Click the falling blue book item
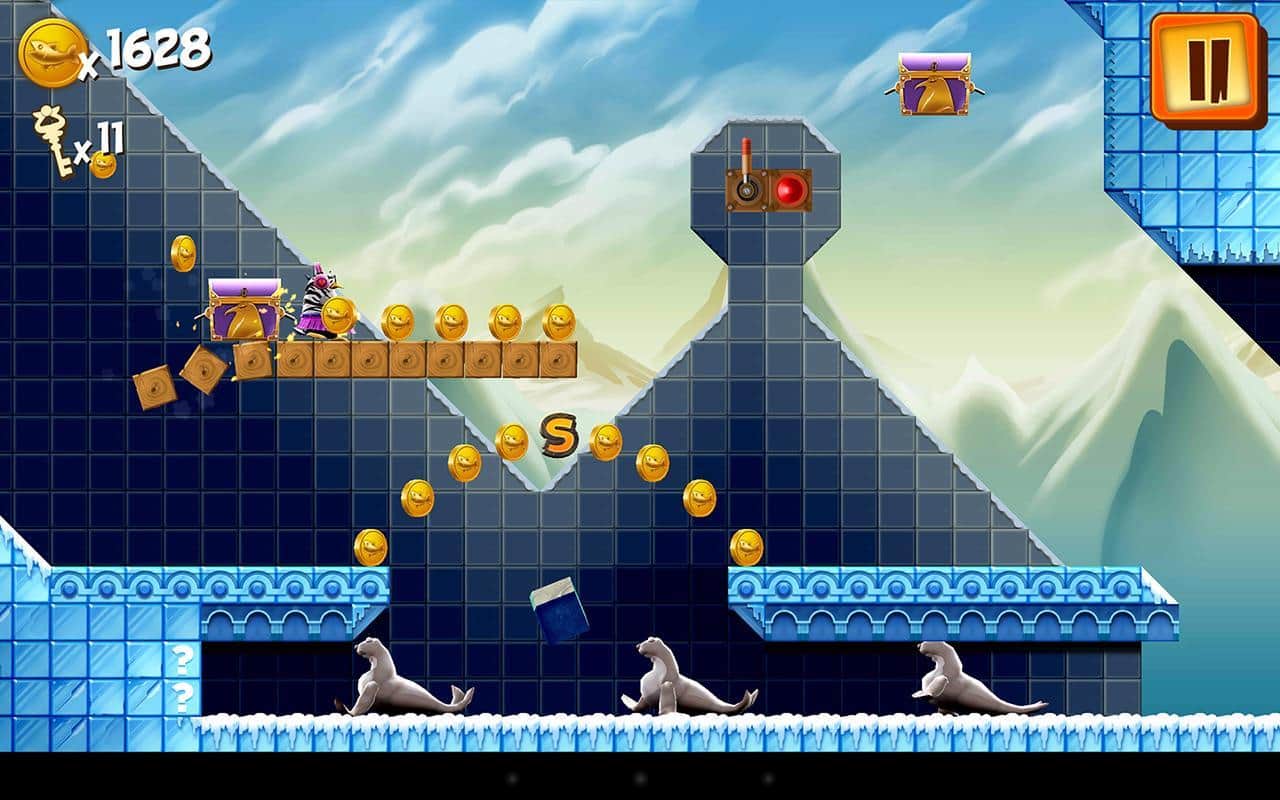The width and height of the screenshot is (1280, 800). coord(560,608)
